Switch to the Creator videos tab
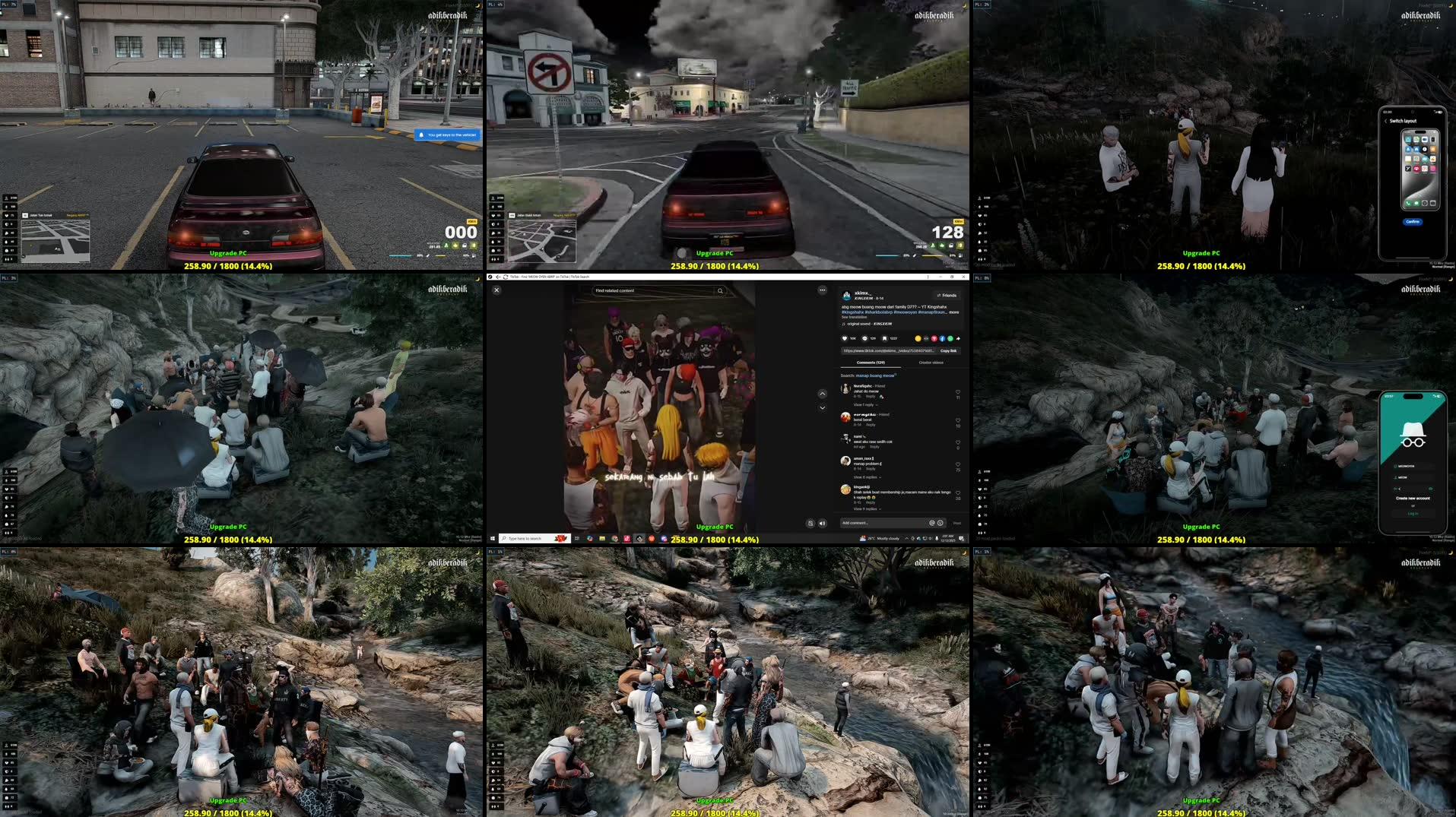This screenshot has width=1456, height=817. coord(931,363)
